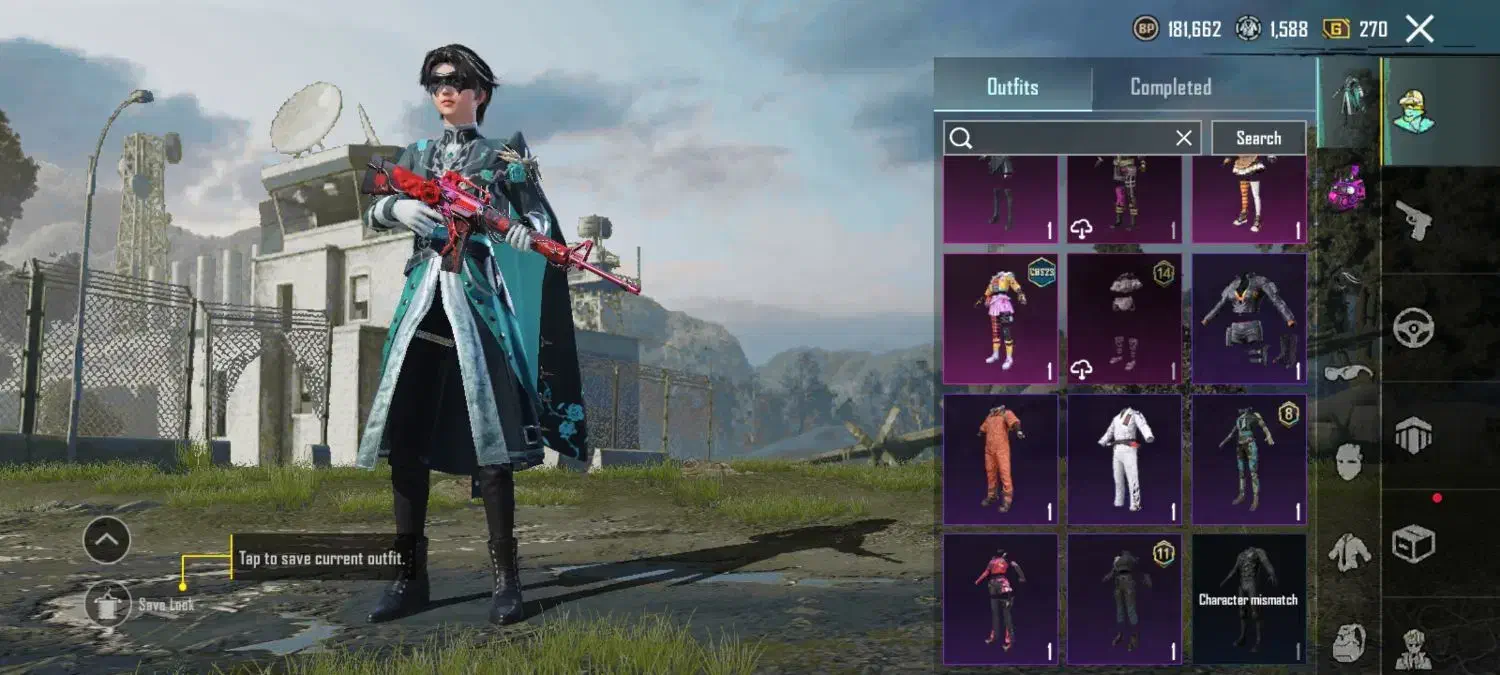Screen dimensions: 1500x675
Task: Select the Outfits tab
Action: pyautogui.click(x=1012, y=87)
